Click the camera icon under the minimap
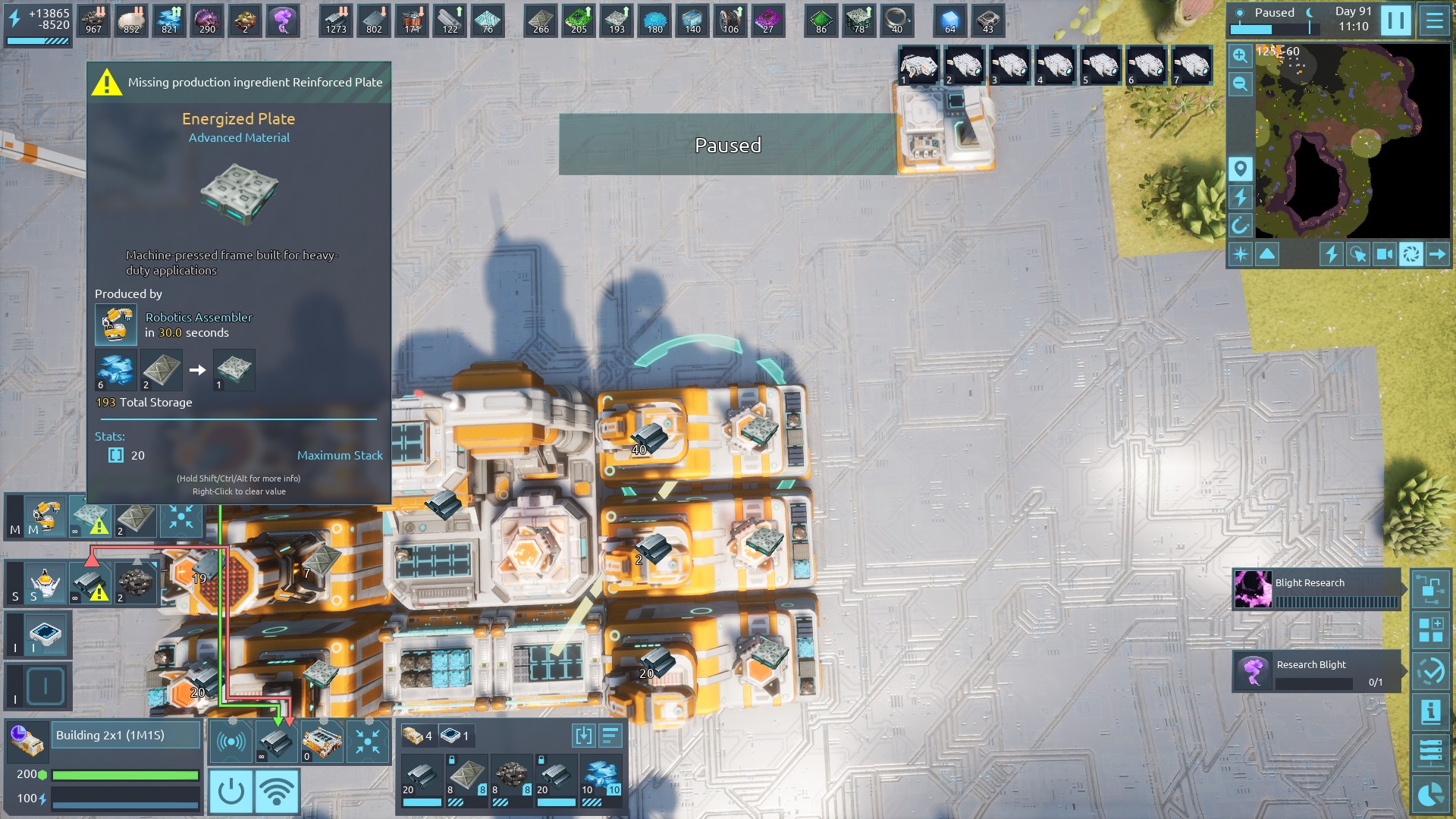This screenshot has width=1456, height=819. tap(1384, 254)
